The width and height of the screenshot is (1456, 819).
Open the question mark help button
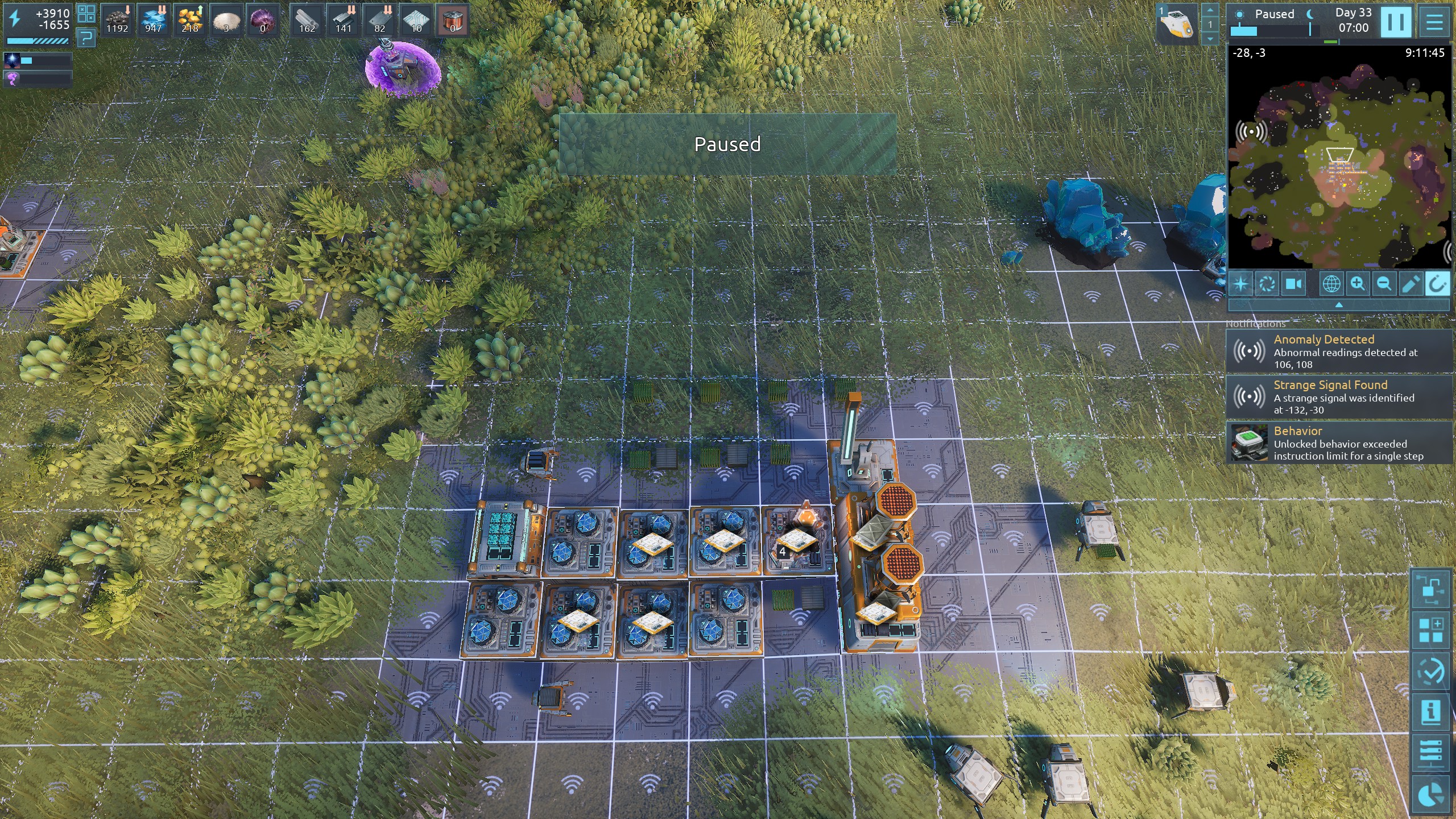[x=86, y=39]
